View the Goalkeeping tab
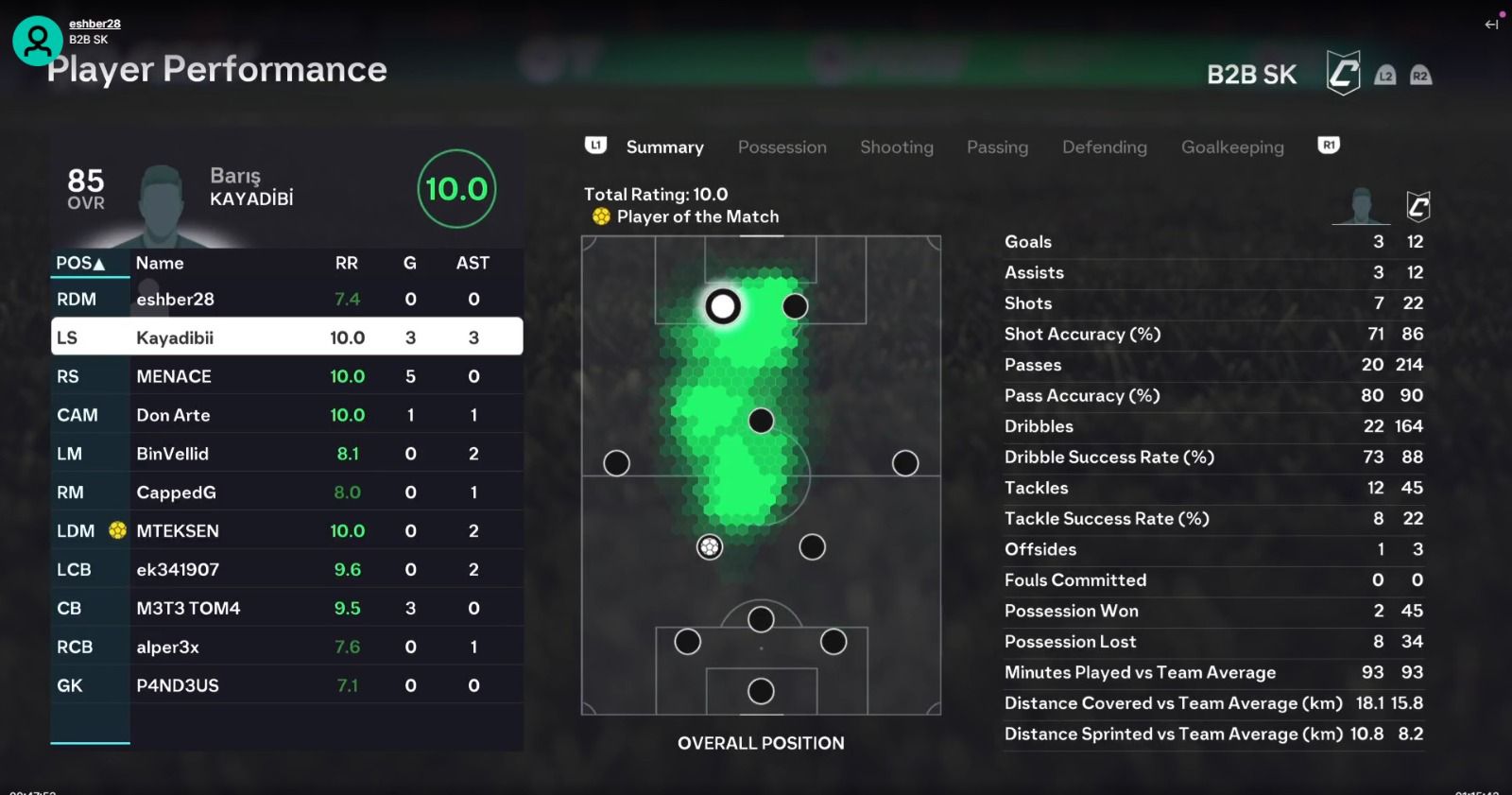The width and height of the screenshot is (1512, 795). tap(1232, 147)
